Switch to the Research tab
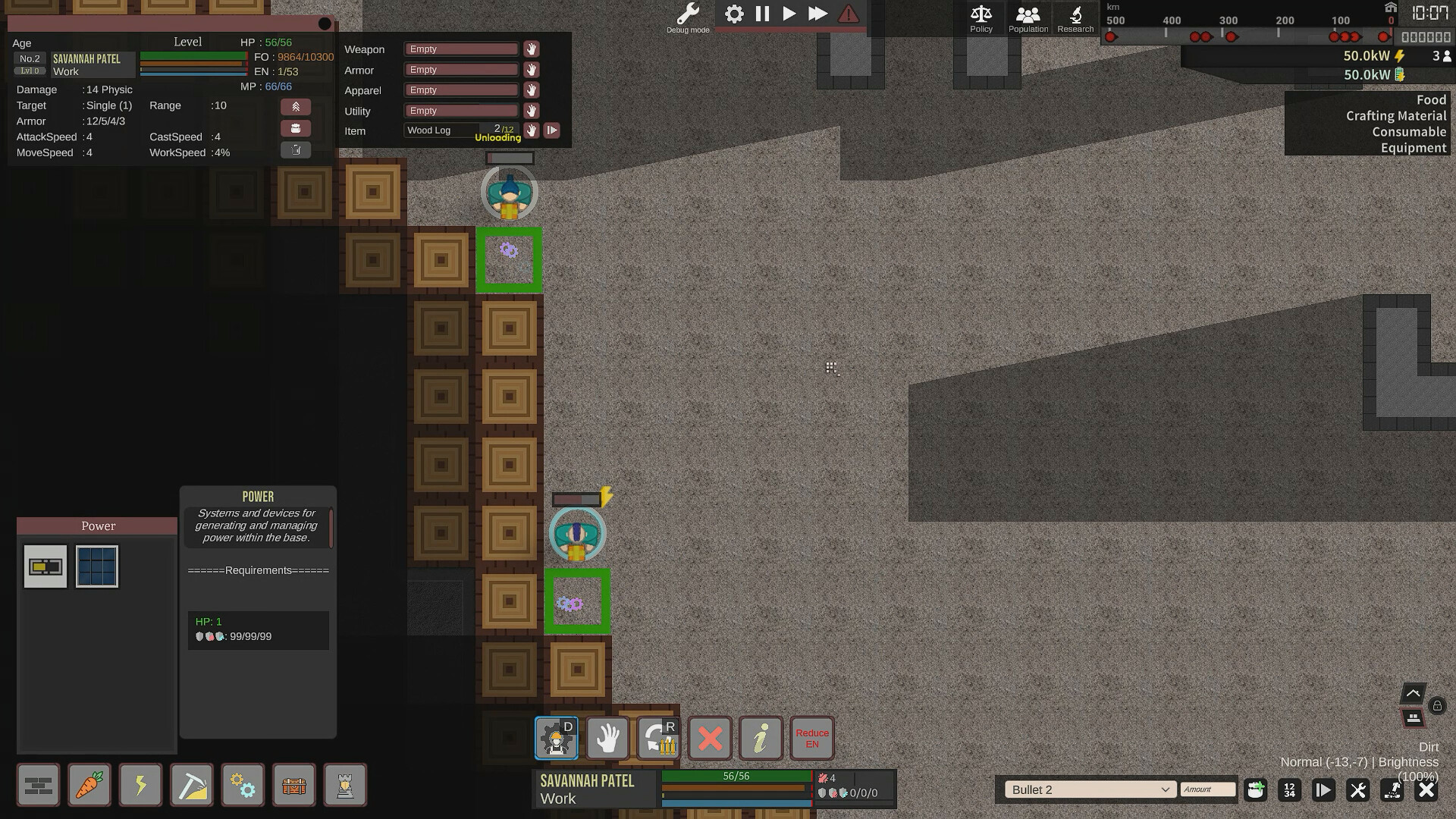This screenshot has width=1456, height=819. [x=1075, y=15]
